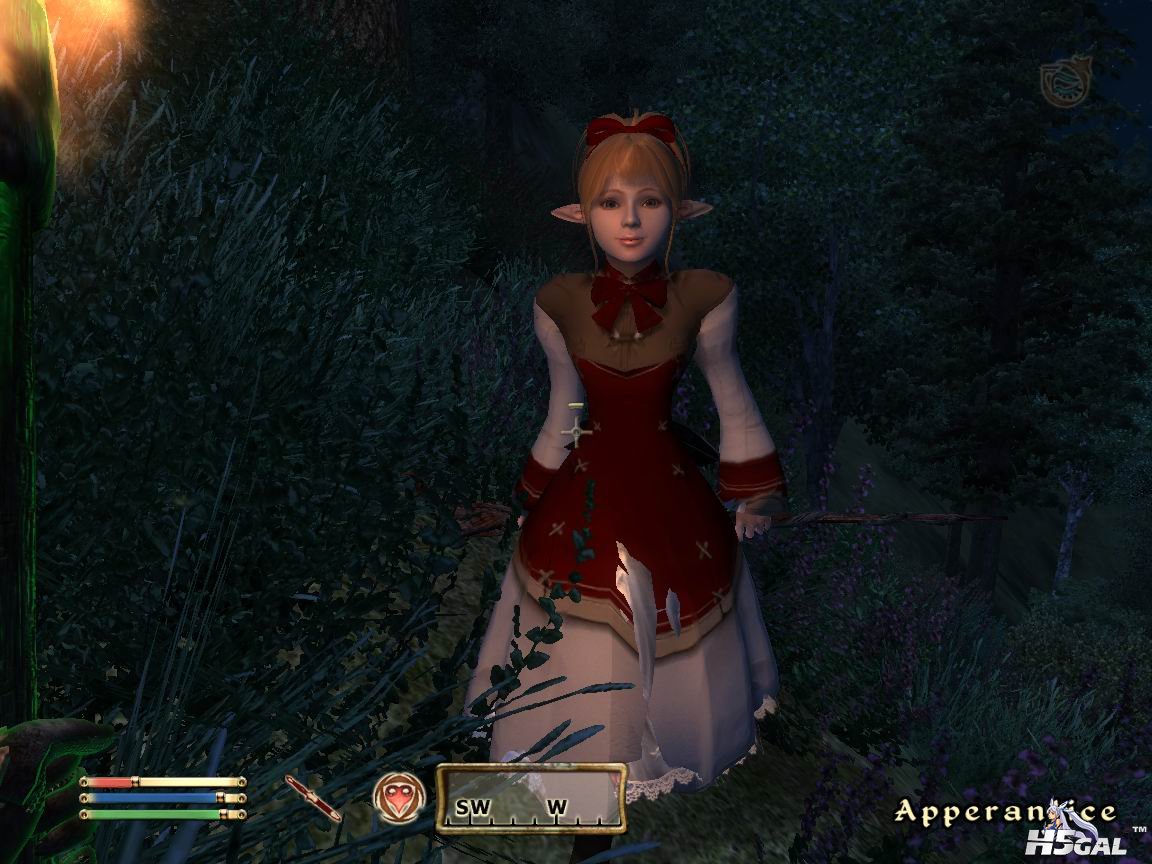Click the equipped dagger weapon icon
The height and width of the screenshot is (864, 1152).
point(313,797)
